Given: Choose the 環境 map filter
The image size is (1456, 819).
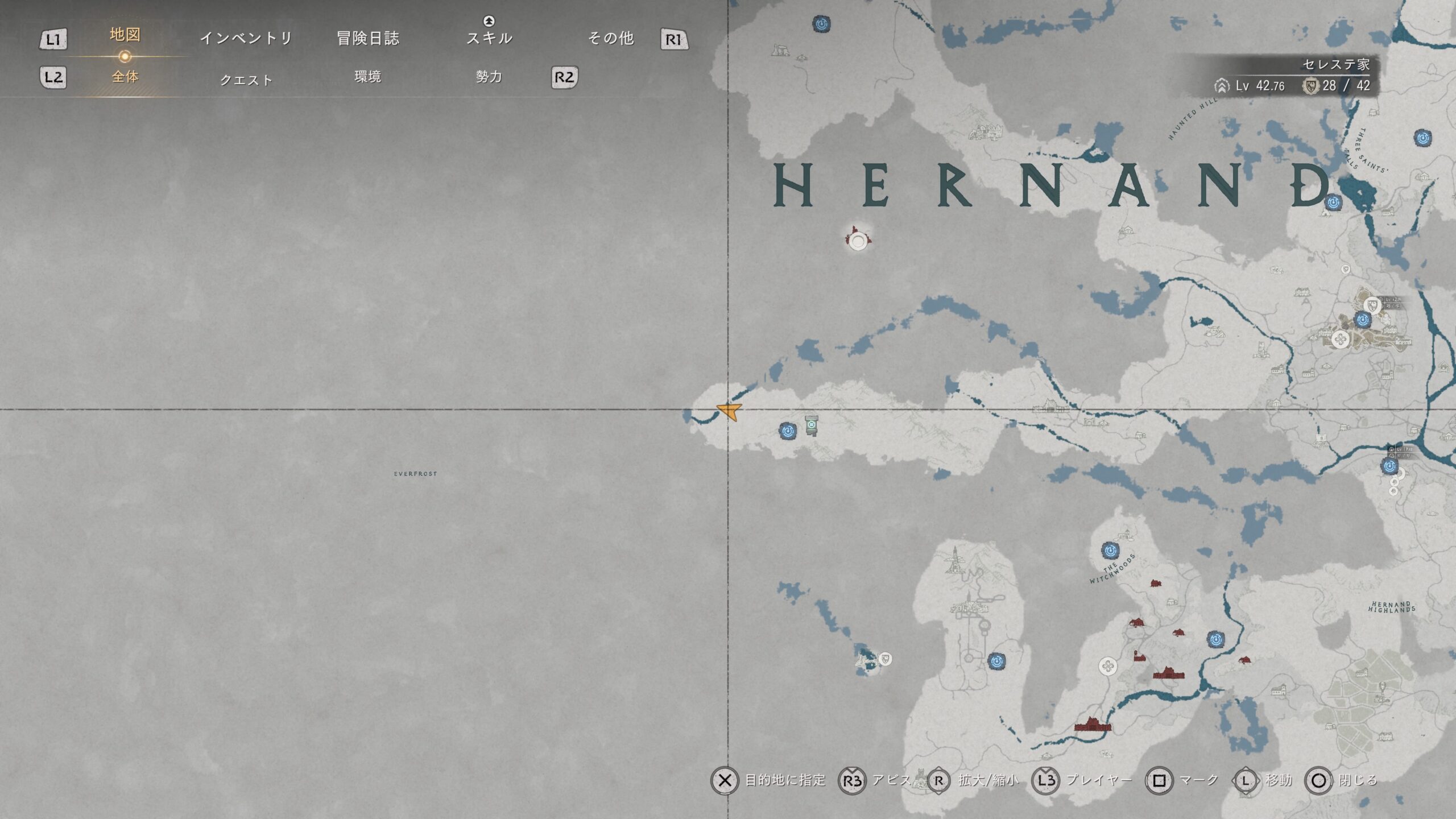Looking at the screenshot, I should 367,77.
